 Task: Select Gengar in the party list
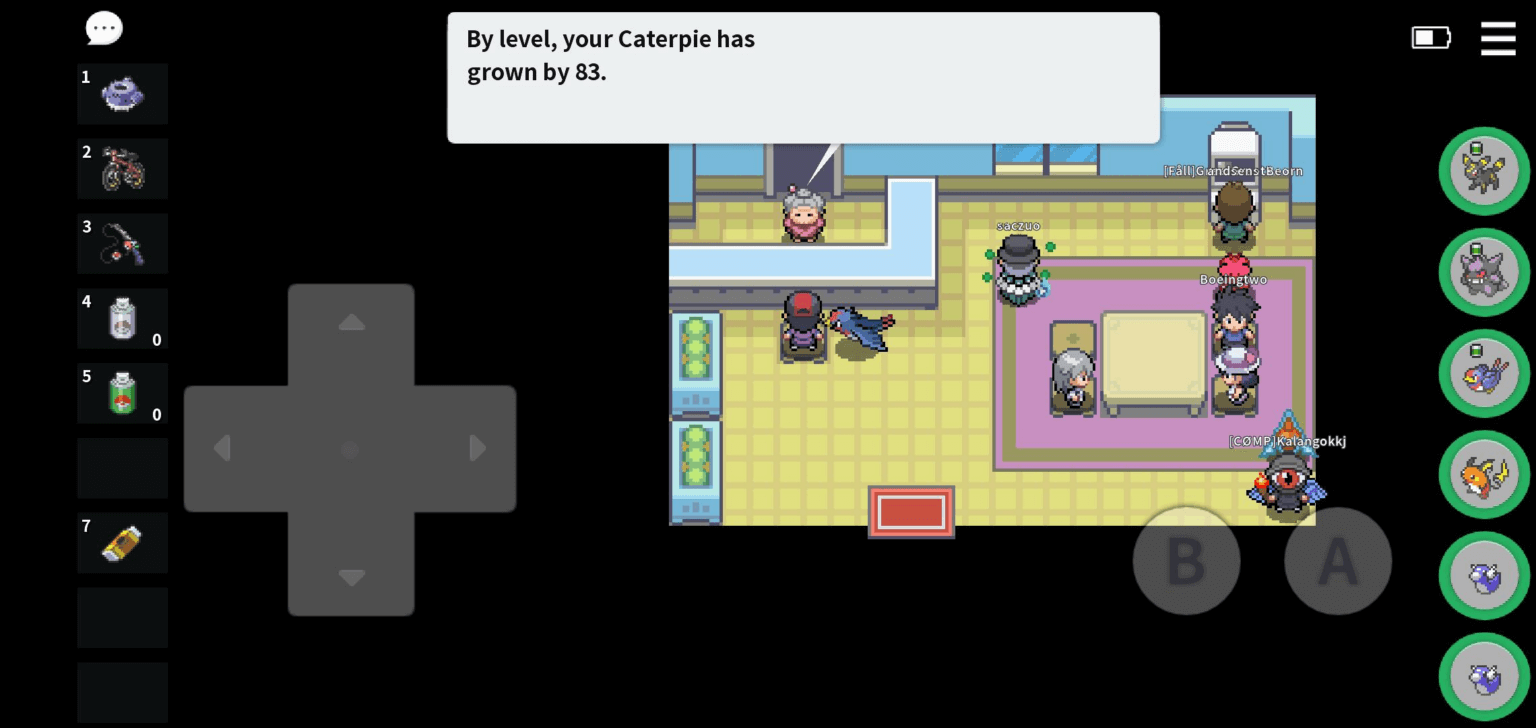pos(1484,273)
